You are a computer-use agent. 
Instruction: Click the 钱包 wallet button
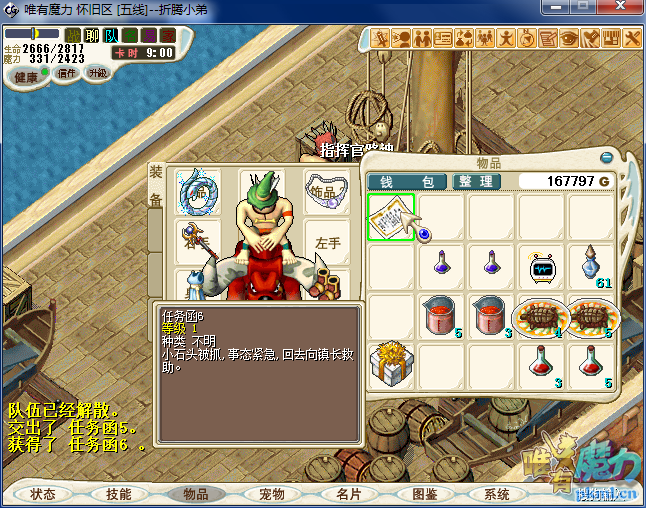click(406, 181)
